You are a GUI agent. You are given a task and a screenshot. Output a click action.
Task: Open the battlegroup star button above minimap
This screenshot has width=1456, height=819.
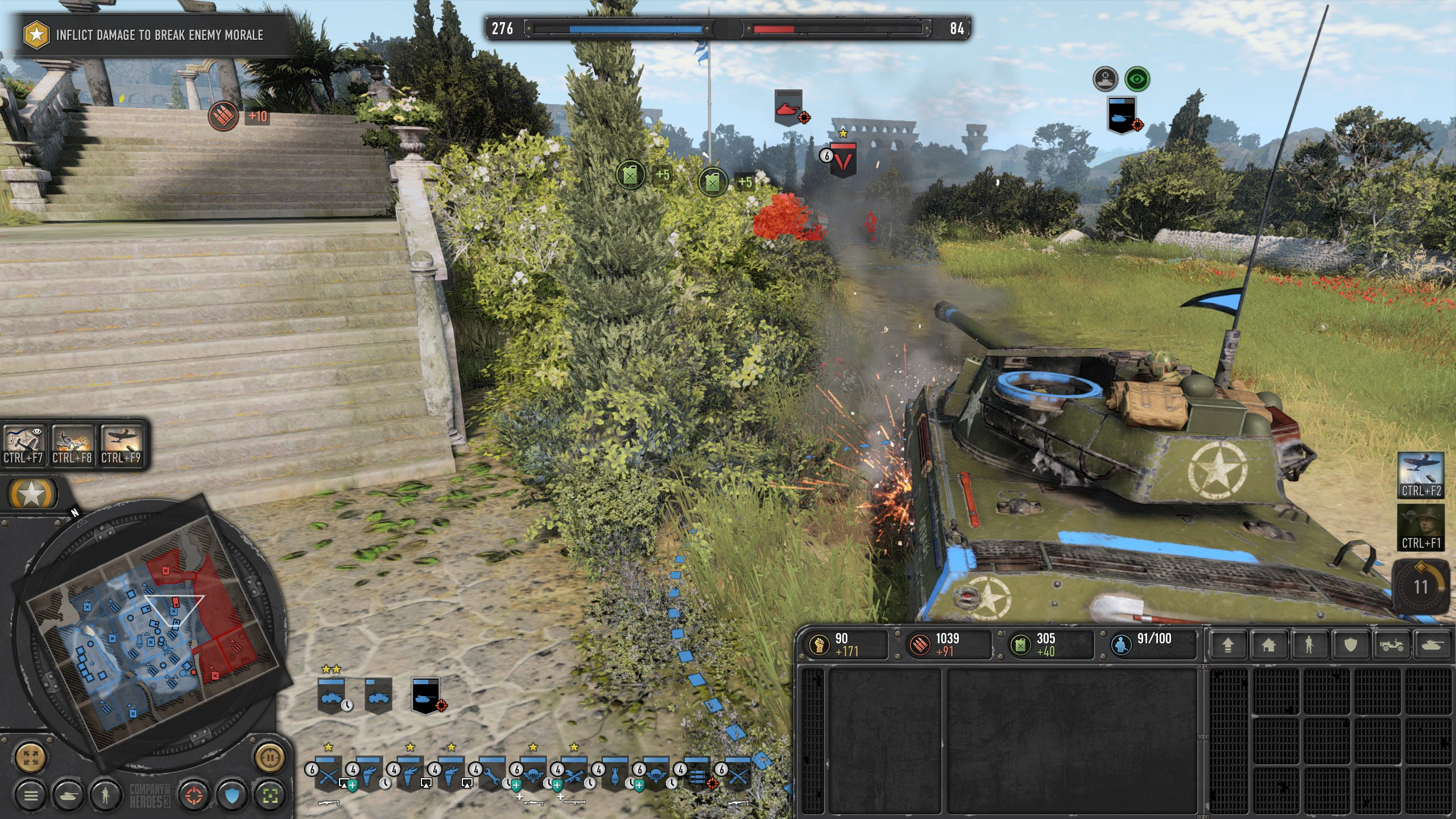tap(31, 494)
